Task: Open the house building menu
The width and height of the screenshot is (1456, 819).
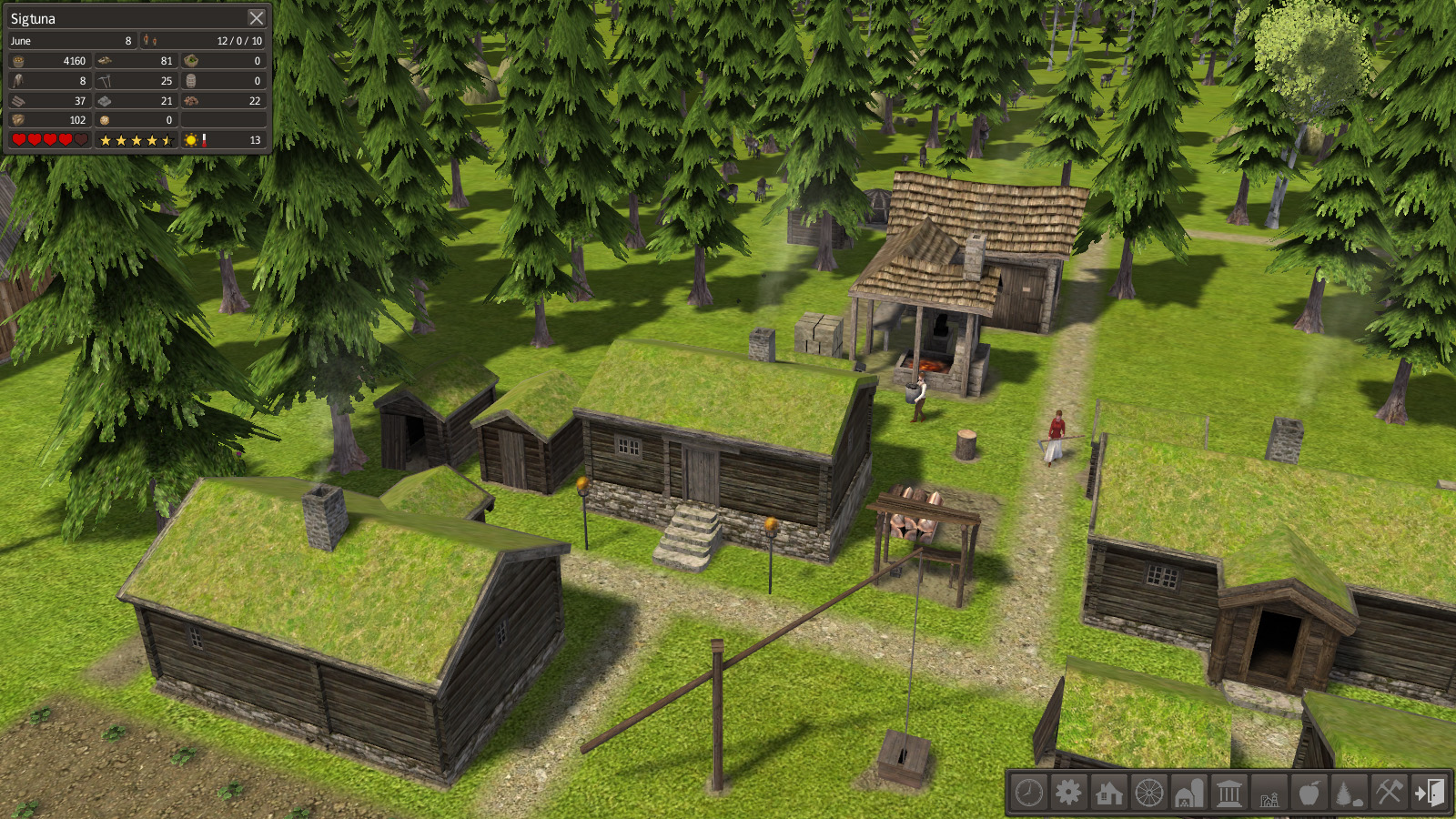Action: pyautogui.click(x=1108, y=793)
